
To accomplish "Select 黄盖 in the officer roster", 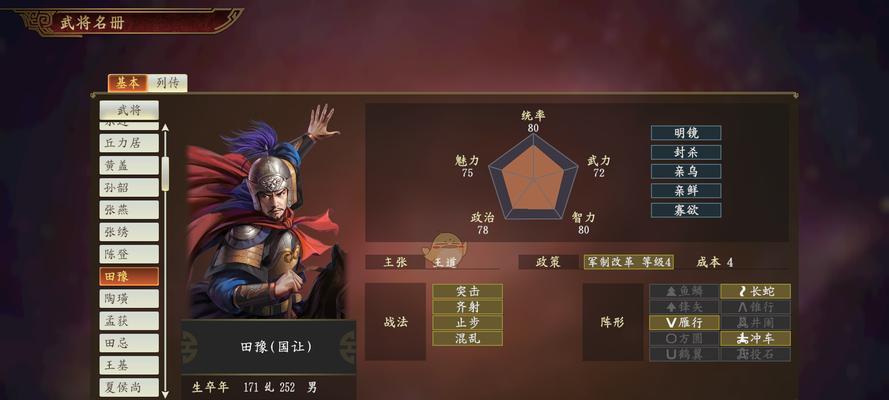I will (x=129, y=165).
